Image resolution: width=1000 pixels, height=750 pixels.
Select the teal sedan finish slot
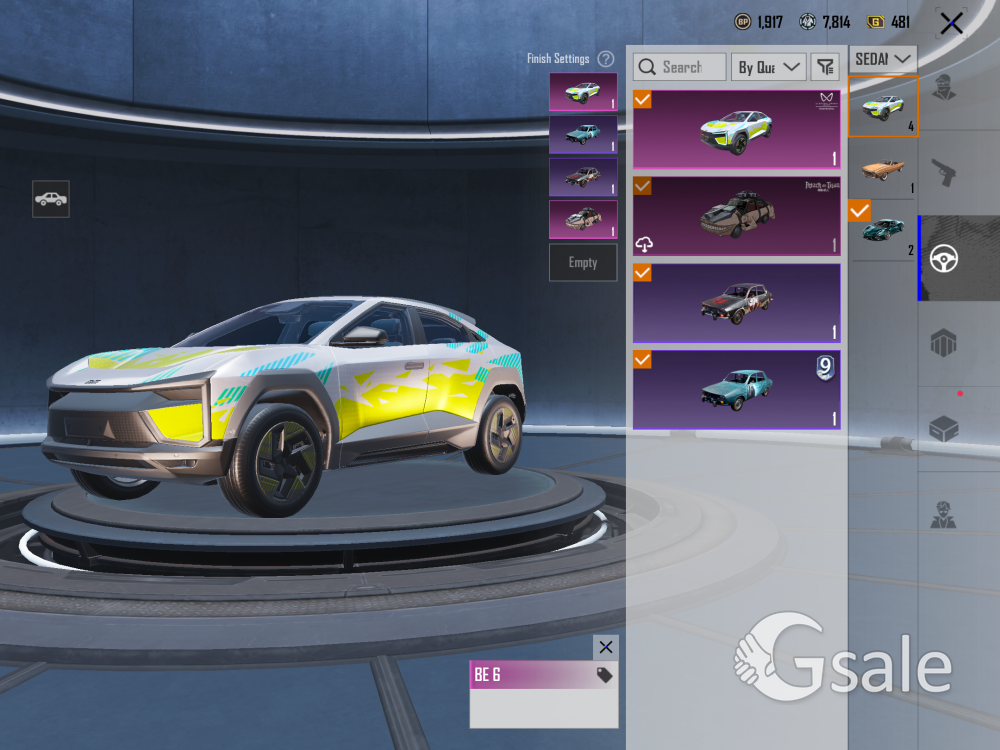[583, 134]
